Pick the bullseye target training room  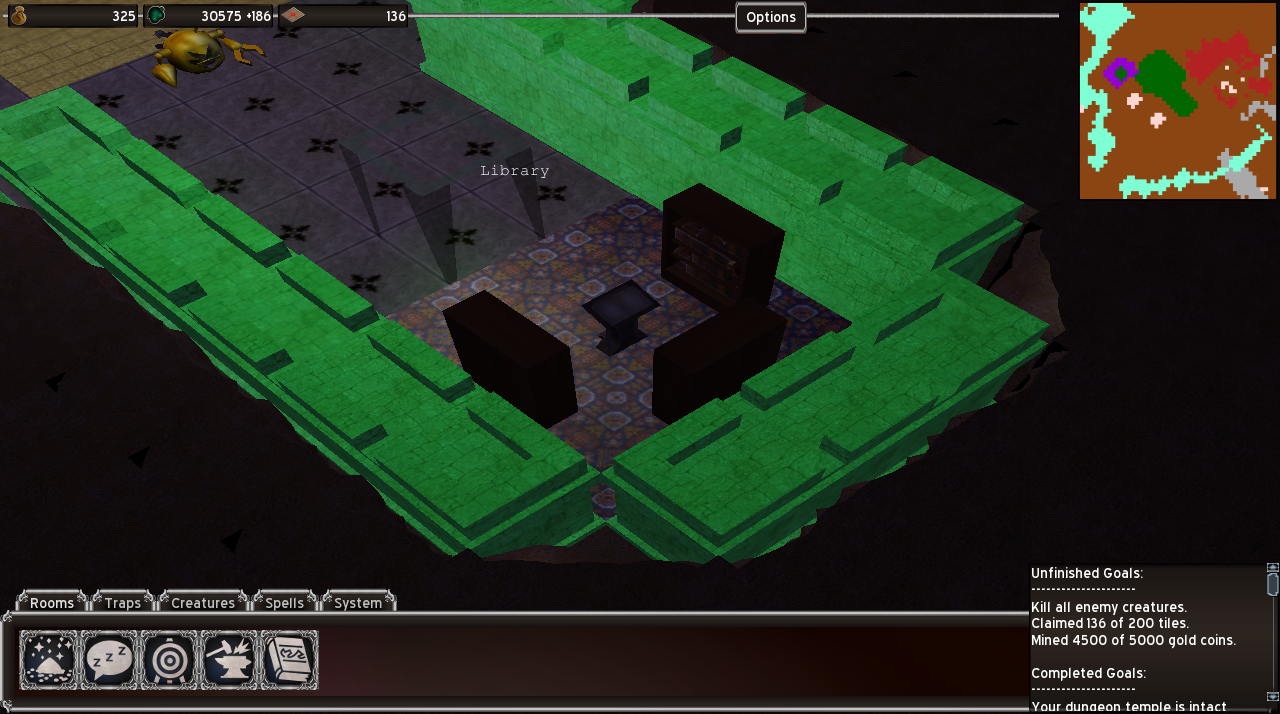(169, 660)
